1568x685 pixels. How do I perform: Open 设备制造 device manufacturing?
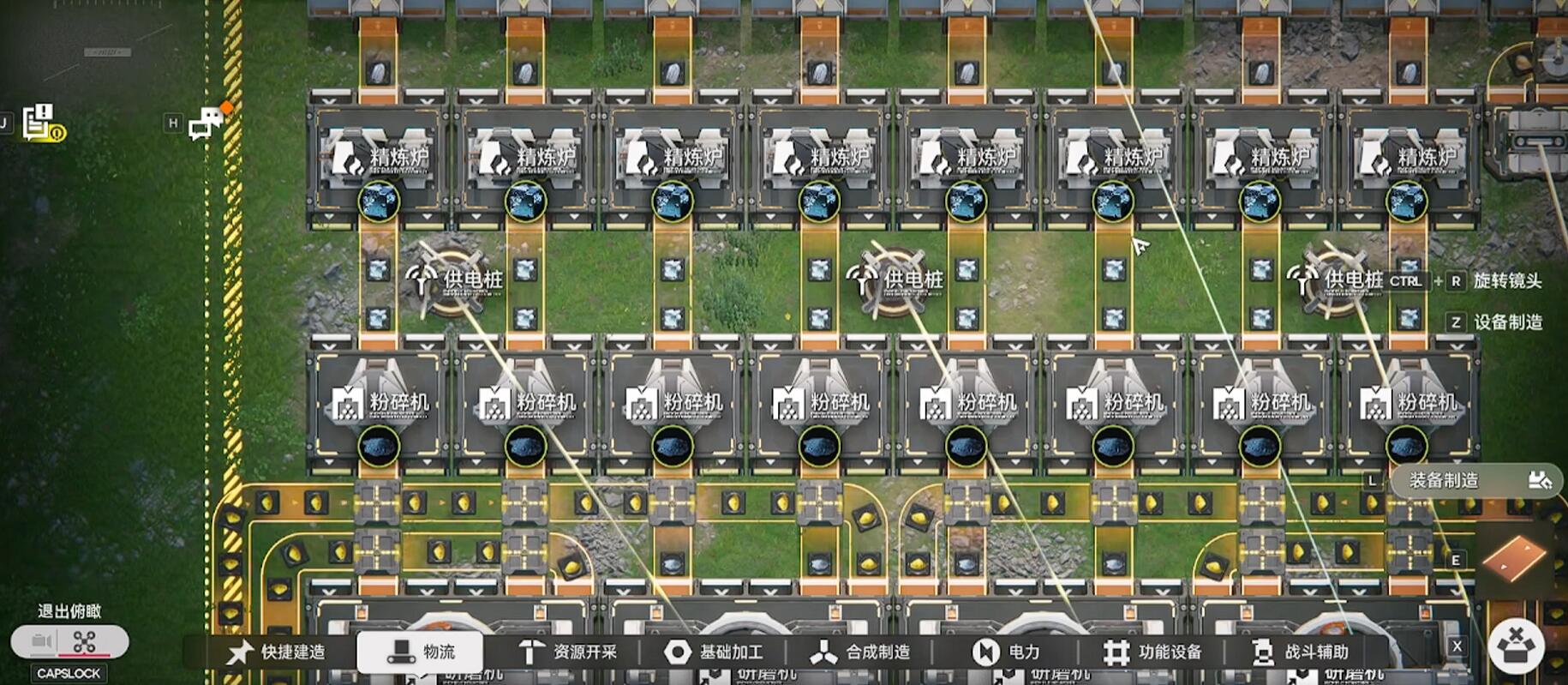[x=1507, y=322]
